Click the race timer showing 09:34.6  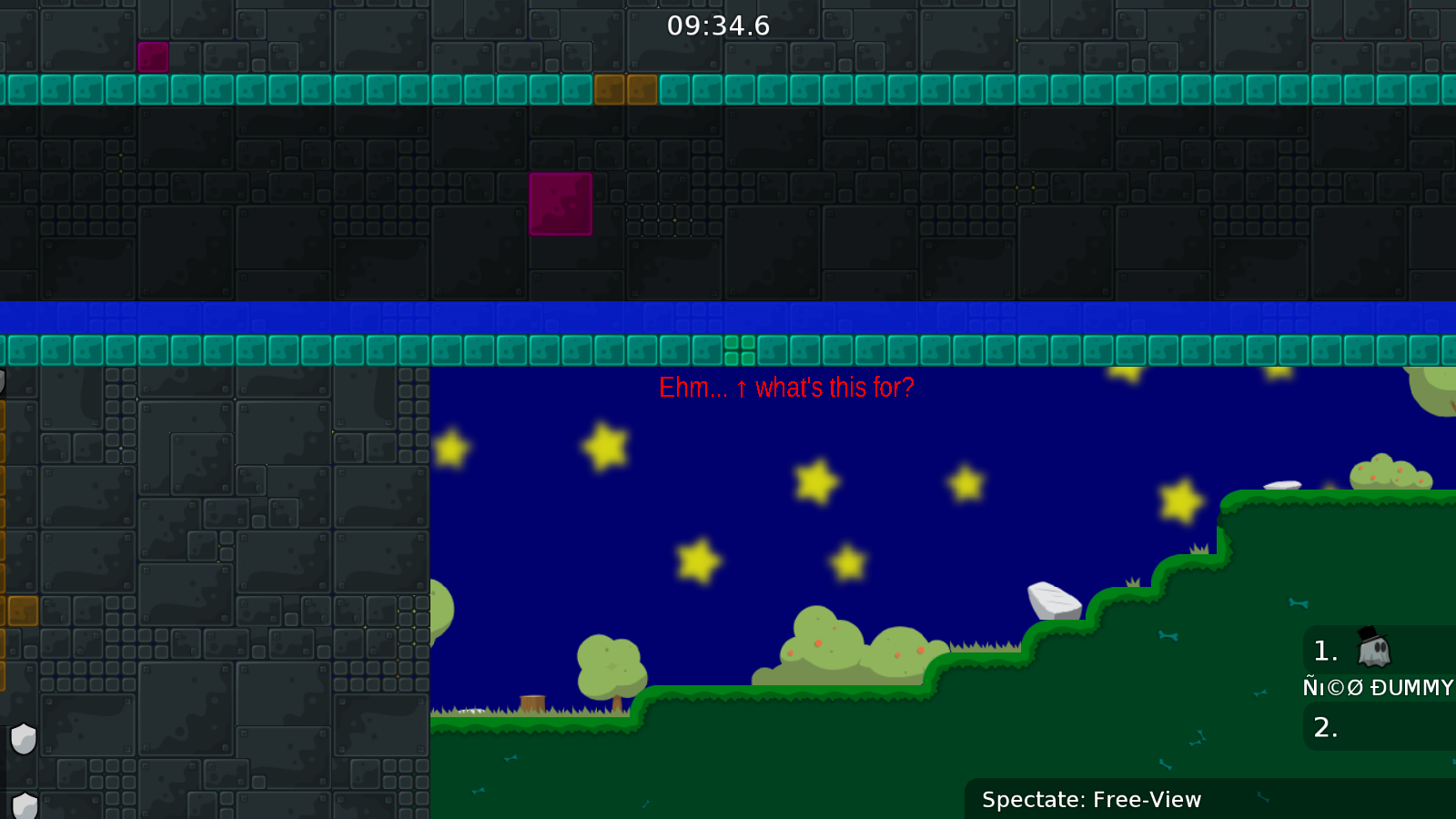(x=718, y=26)
